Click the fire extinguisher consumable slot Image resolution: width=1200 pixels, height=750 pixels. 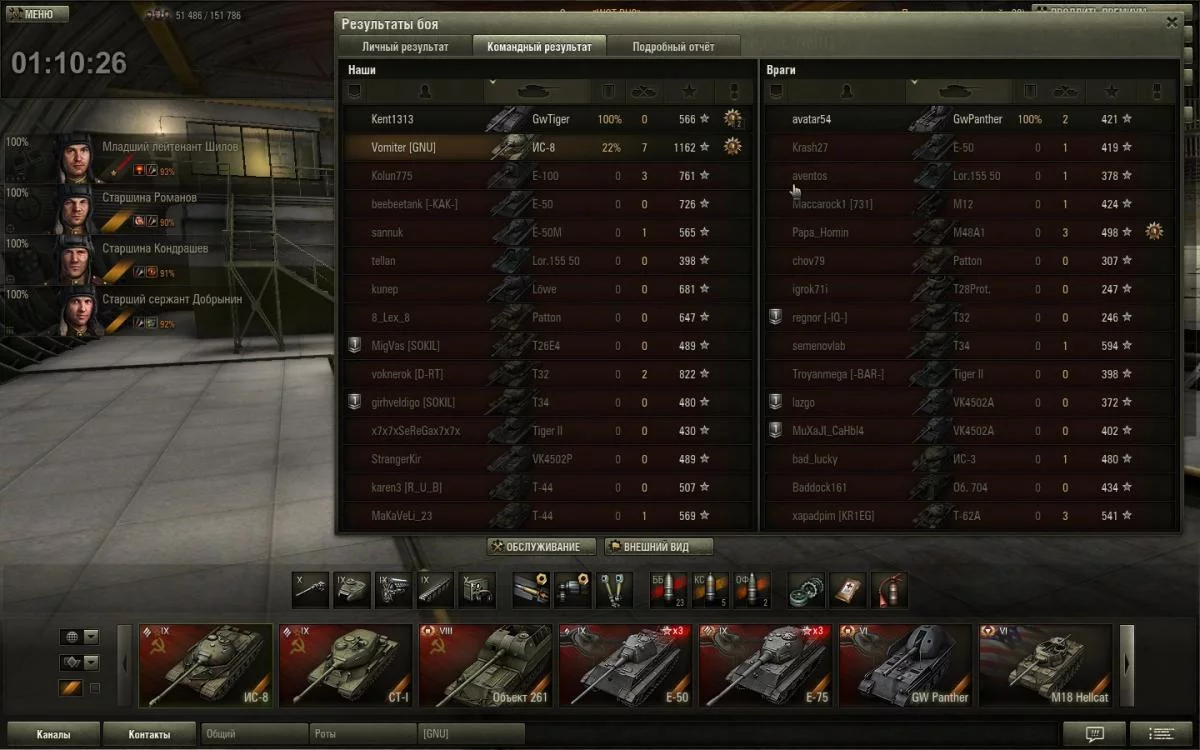[888, 590]
